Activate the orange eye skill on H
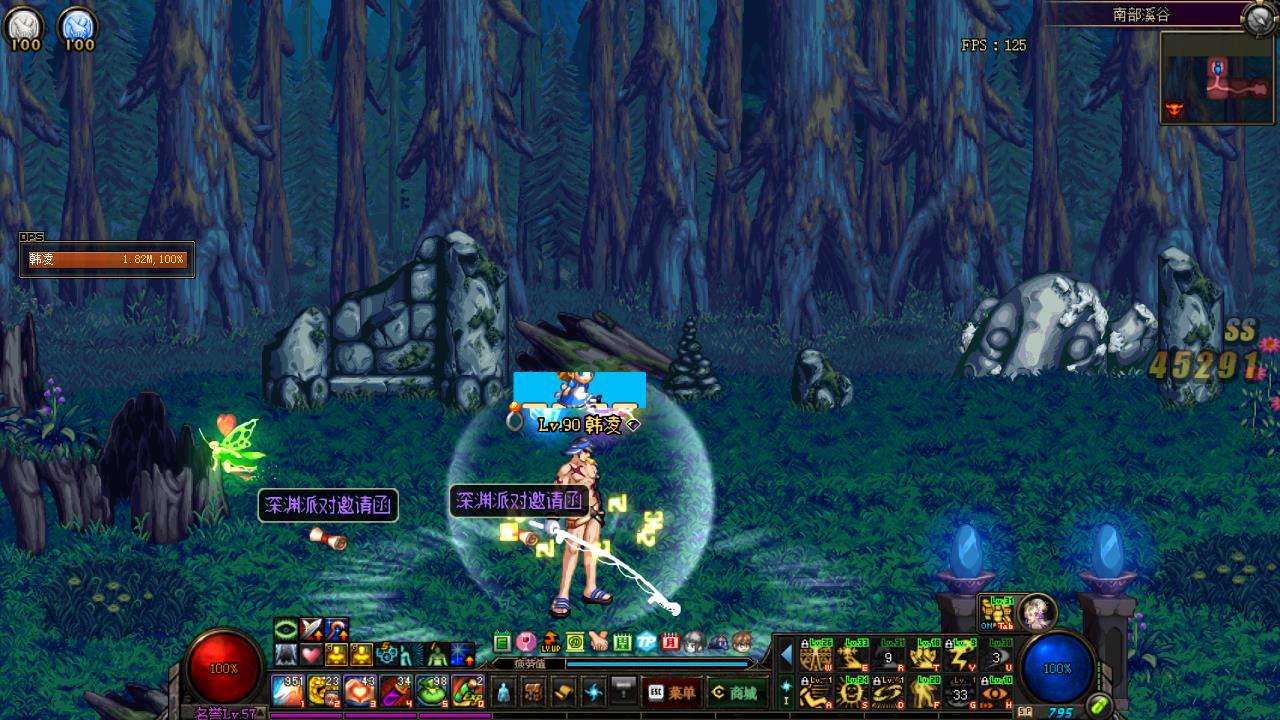Screen dimensions: 1280x720 (x=997, y=691)
